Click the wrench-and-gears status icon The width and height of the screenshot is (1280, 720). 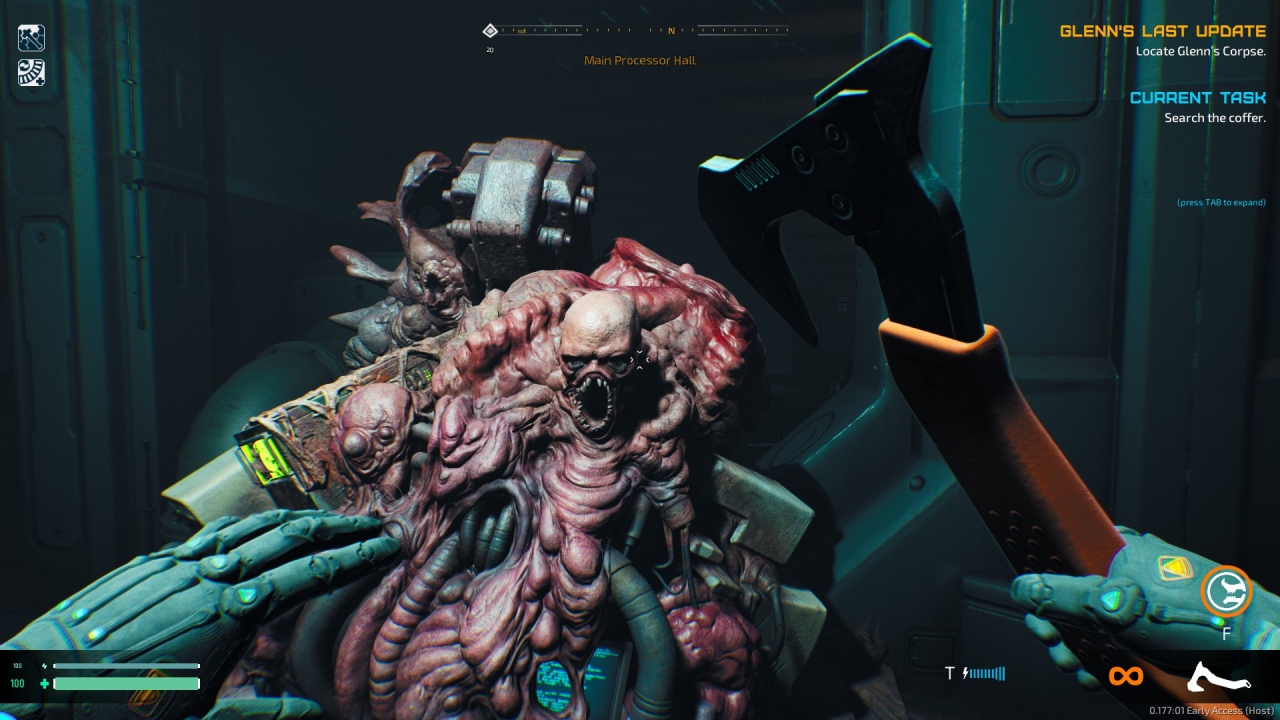31,38
